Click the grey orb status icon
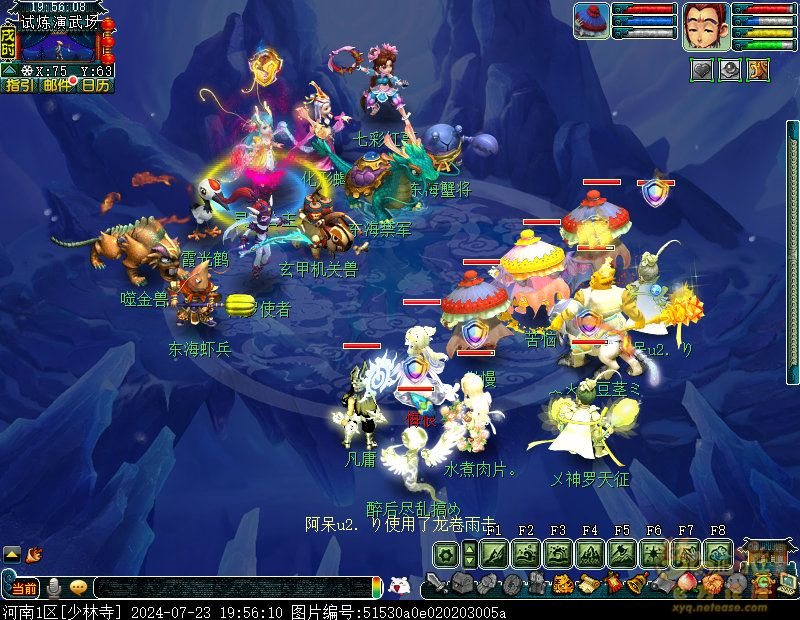 (x=730, y=70)
